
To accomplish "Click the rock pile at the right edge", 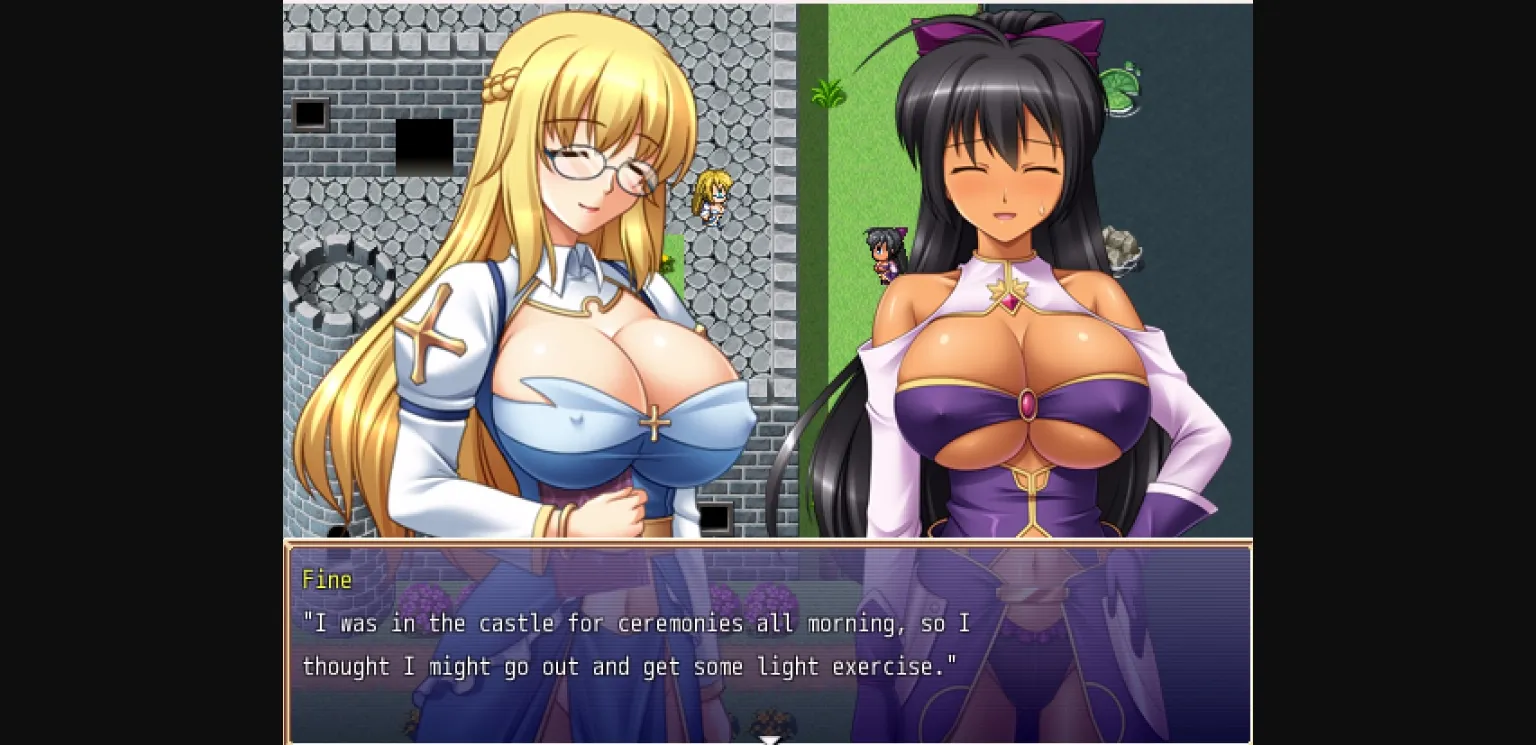I will (1122, 243).
